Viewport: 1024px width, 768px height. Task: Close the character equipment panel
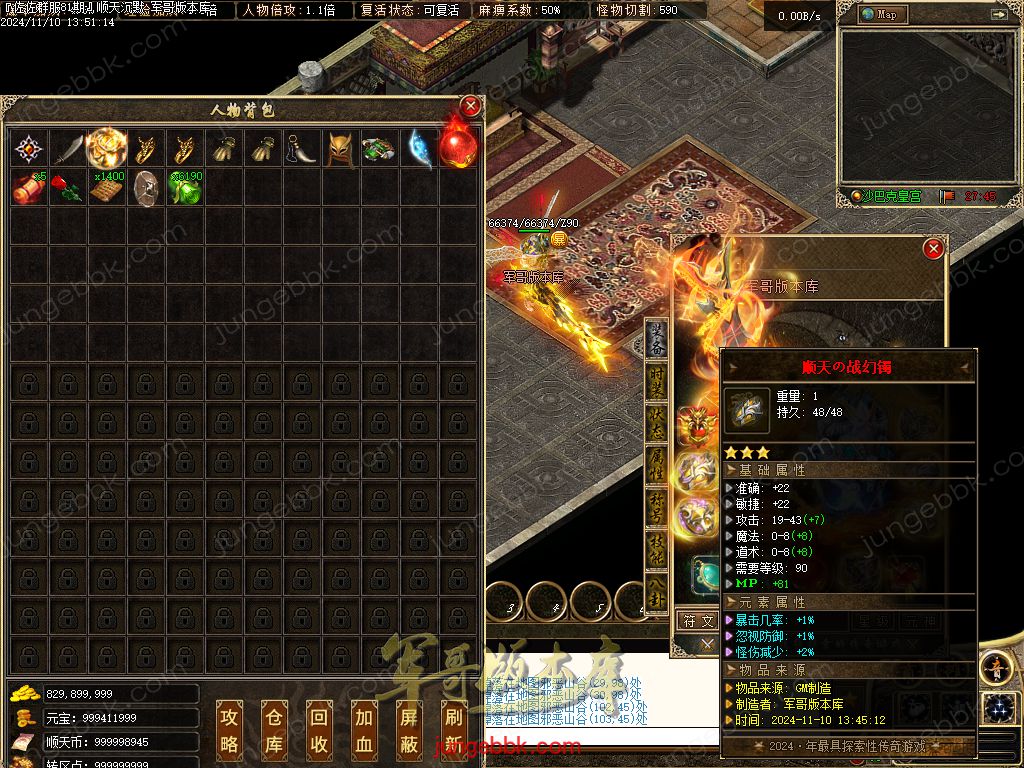[933, 248]
